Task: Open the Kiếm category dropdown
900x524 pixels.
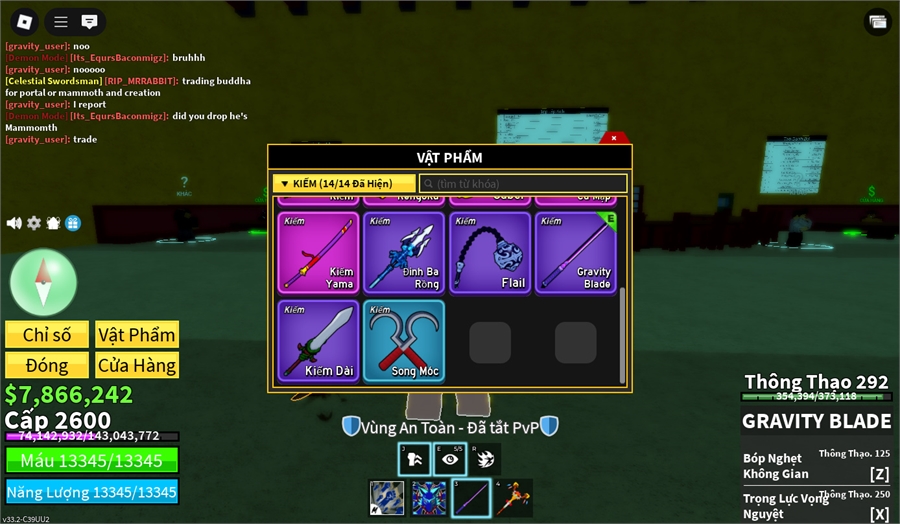Action: coord(344,184)
